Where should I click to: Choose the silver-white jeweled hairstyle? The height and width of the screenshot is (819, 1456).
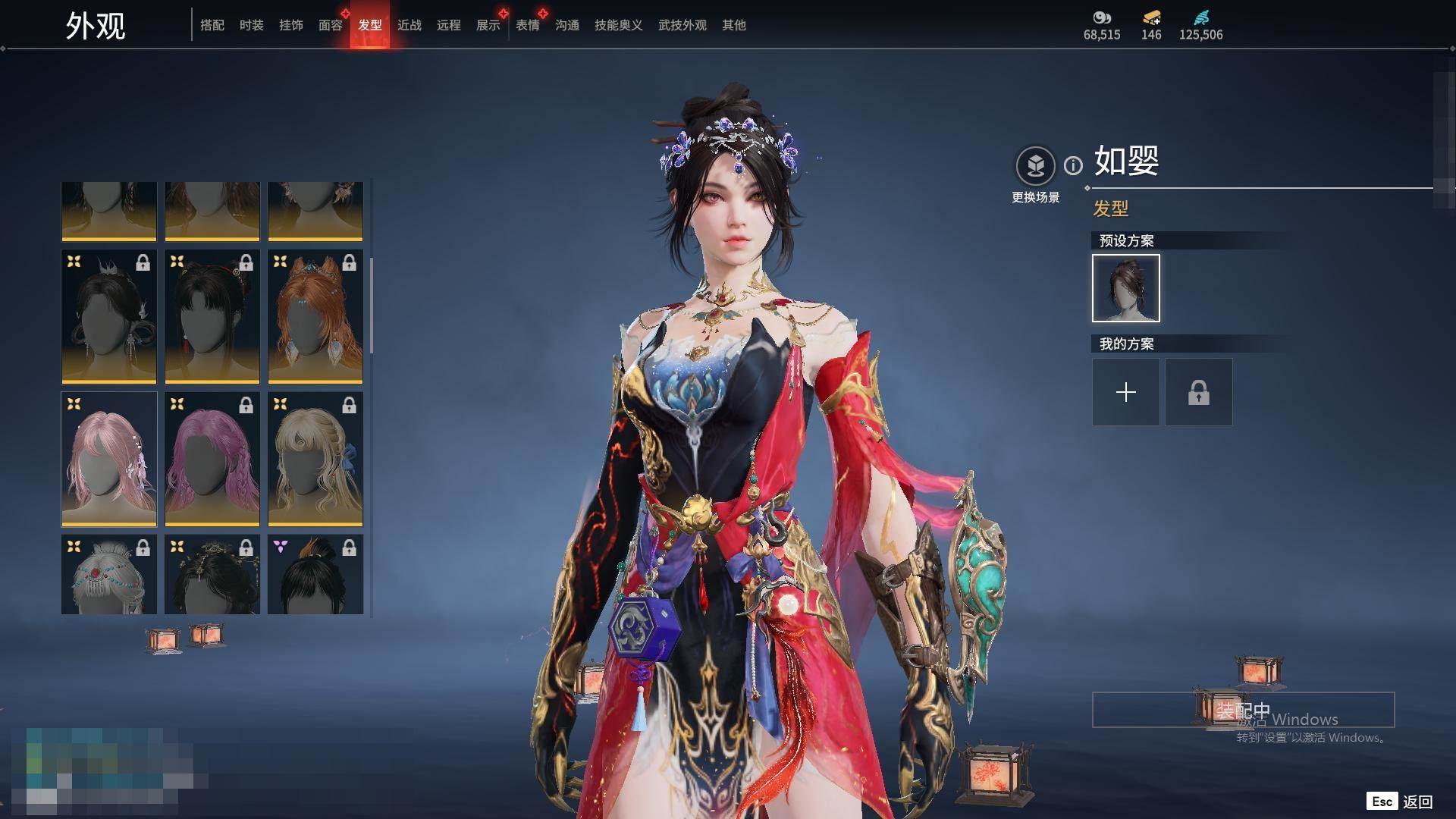coord(109,574)
